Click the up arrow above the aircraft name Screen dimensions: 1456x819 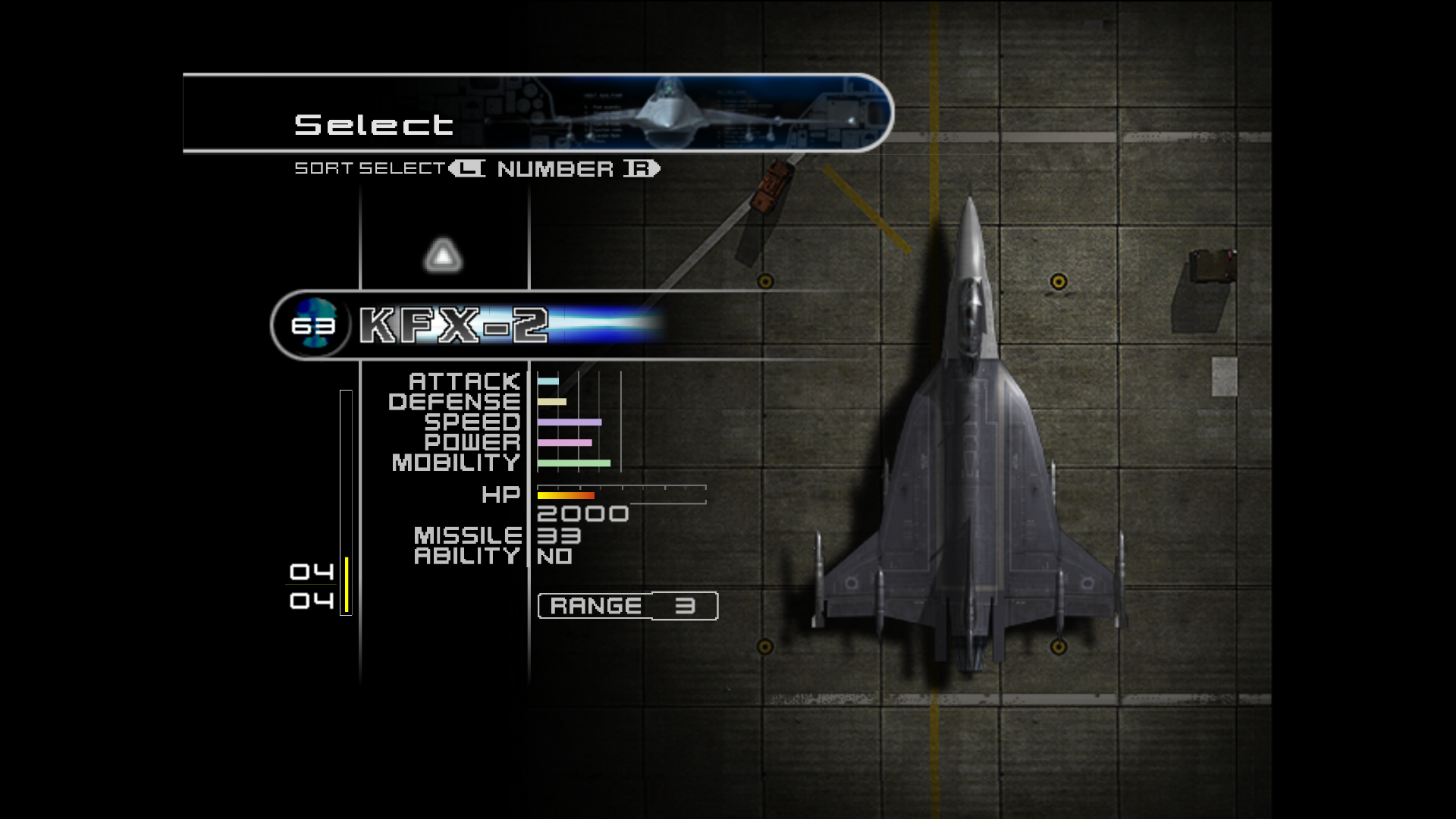point(444,256)
